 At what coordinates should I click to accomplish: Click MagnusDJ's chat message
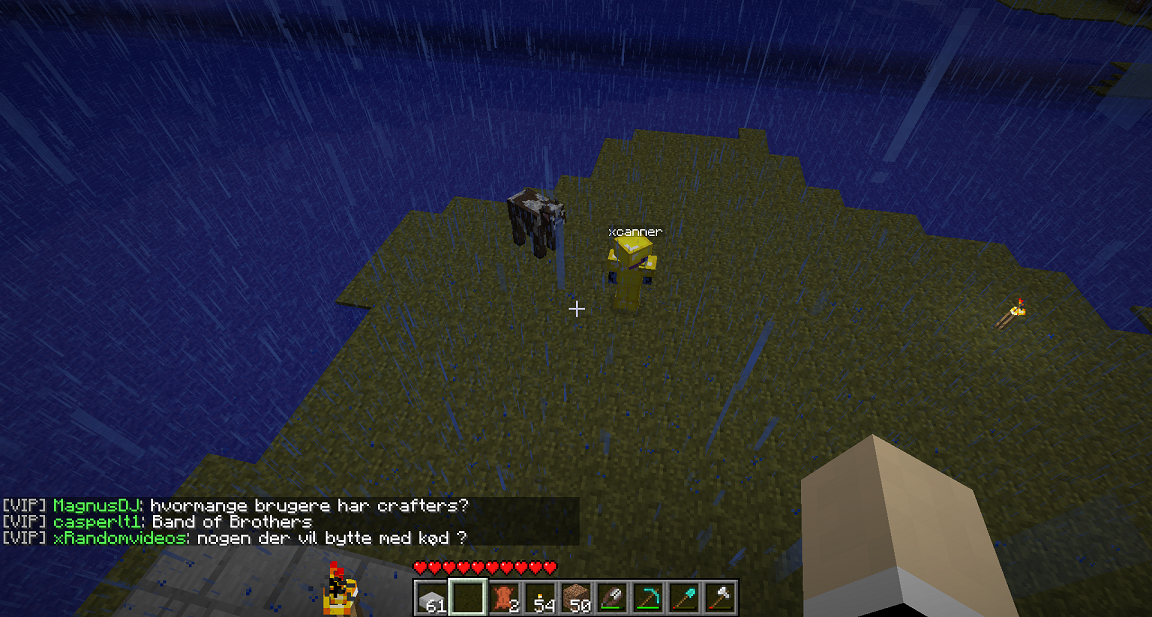coord(308,506)
